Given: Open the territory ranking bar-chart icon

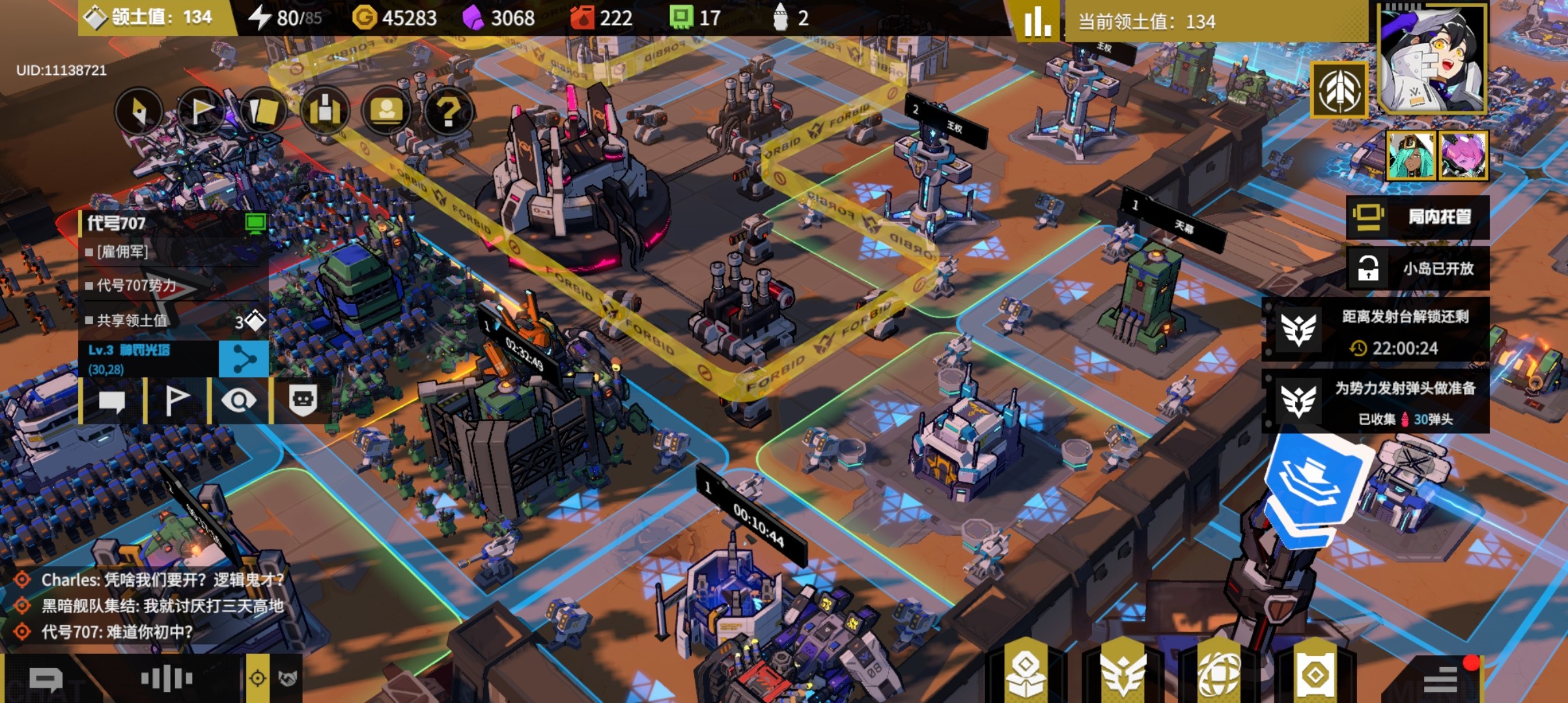Looking at the screenshot, I should (1037, 21).
